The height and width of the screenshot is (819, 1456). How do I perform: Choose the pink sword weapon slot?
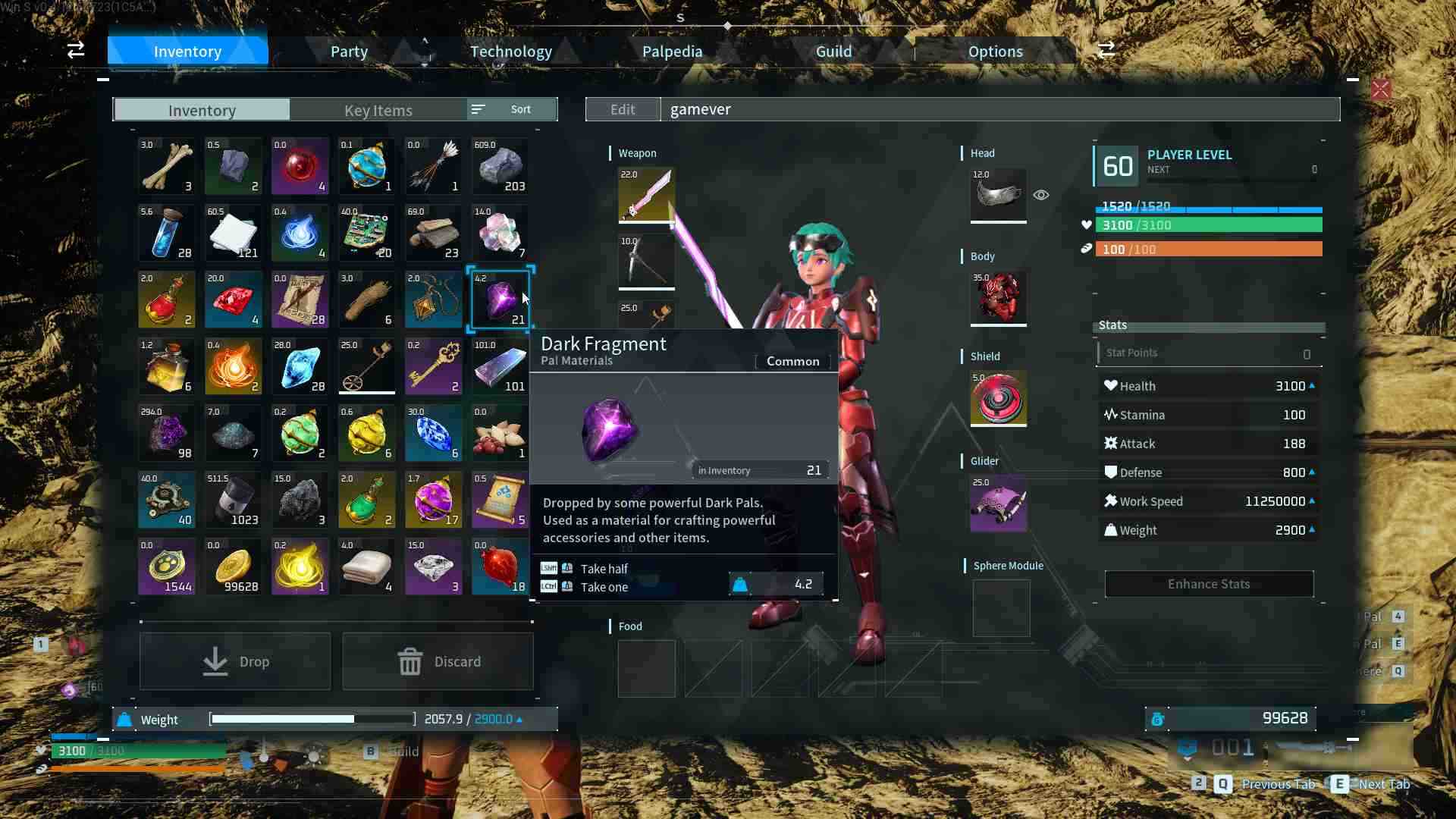[646, 195]
